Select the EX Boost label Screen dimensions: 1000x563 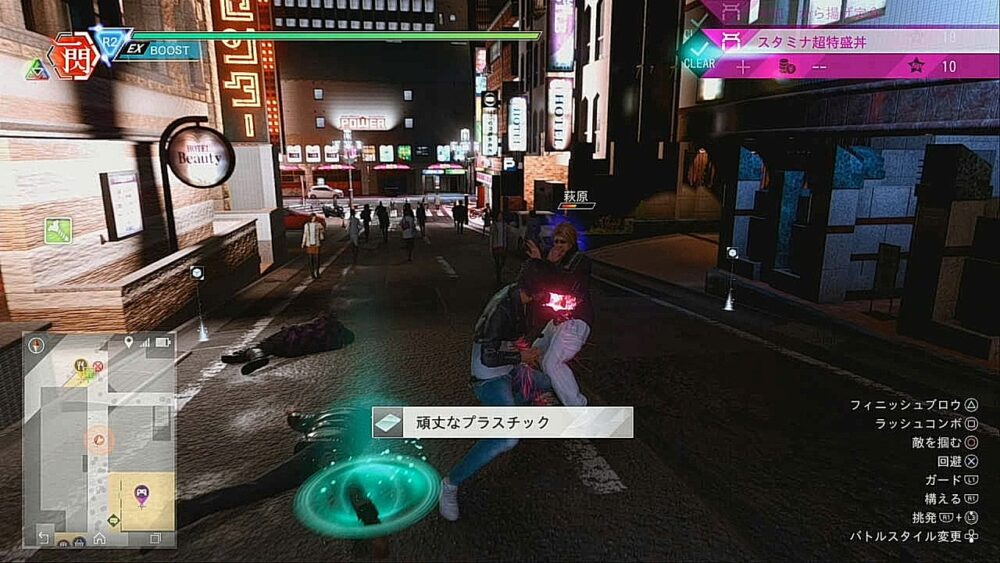click(x=160, y=49)
